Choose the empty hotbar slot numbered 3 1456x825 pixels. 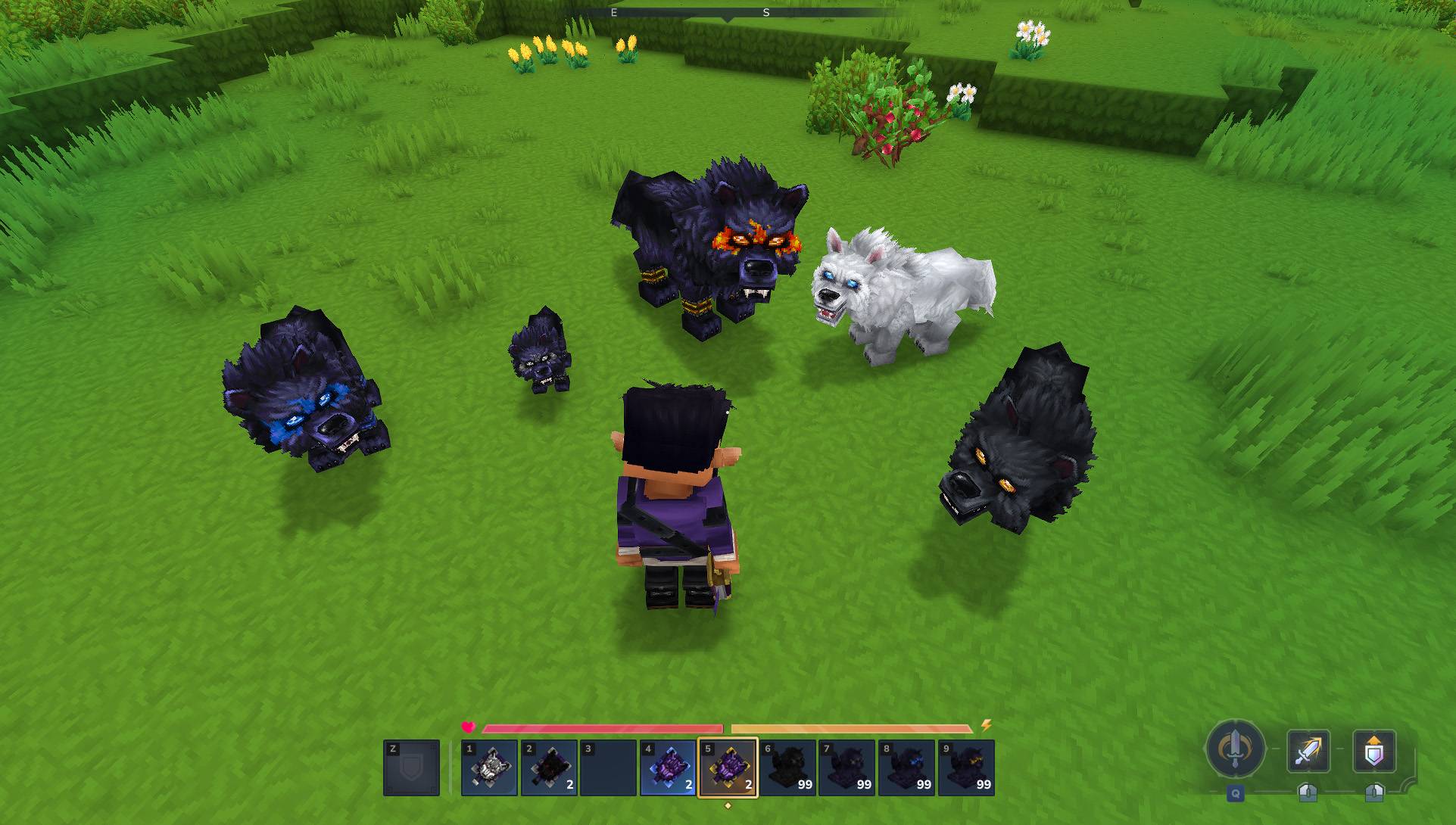point(608,767)
